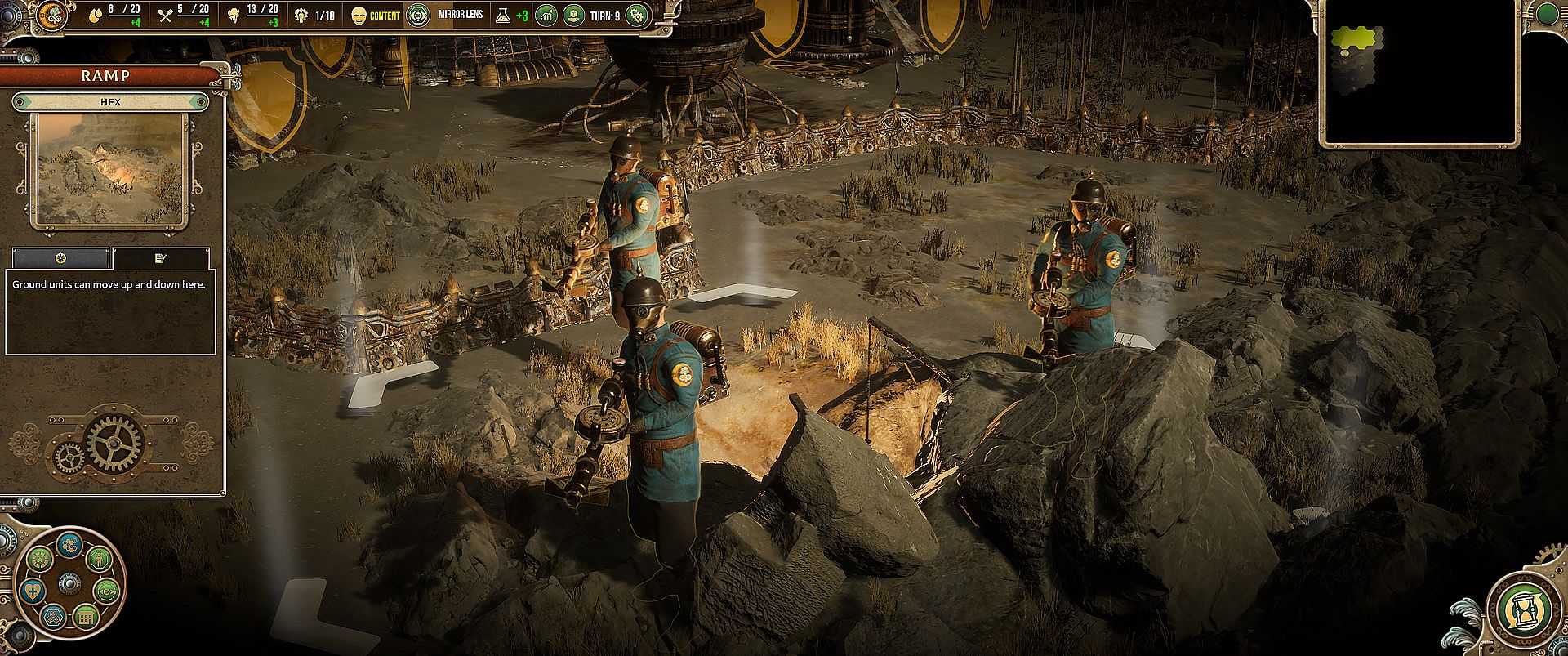Image resolution: width=1568 pixels, height=656 pixels.
Task: Open the building icon on the command wheel
Action: pos(85,616)
